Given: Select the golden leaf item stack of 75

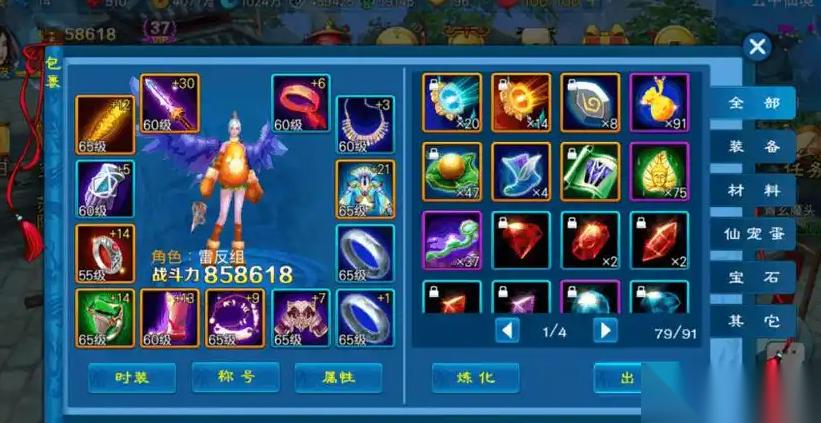Looking at the screenshot, I should (x=659, y=172).
